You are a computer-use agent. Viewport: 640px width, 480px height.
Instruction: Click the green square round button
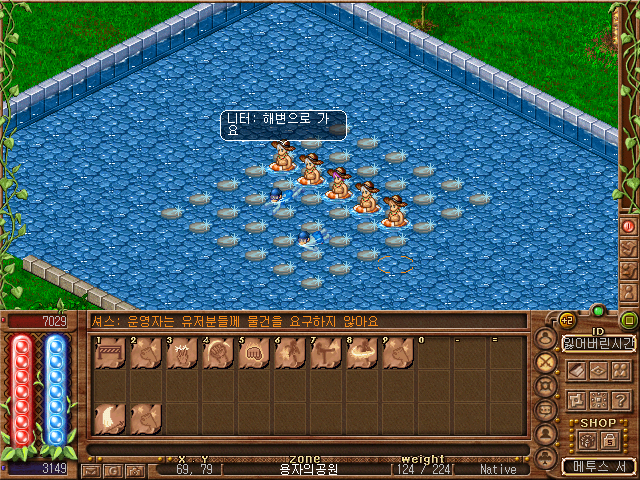629,321
